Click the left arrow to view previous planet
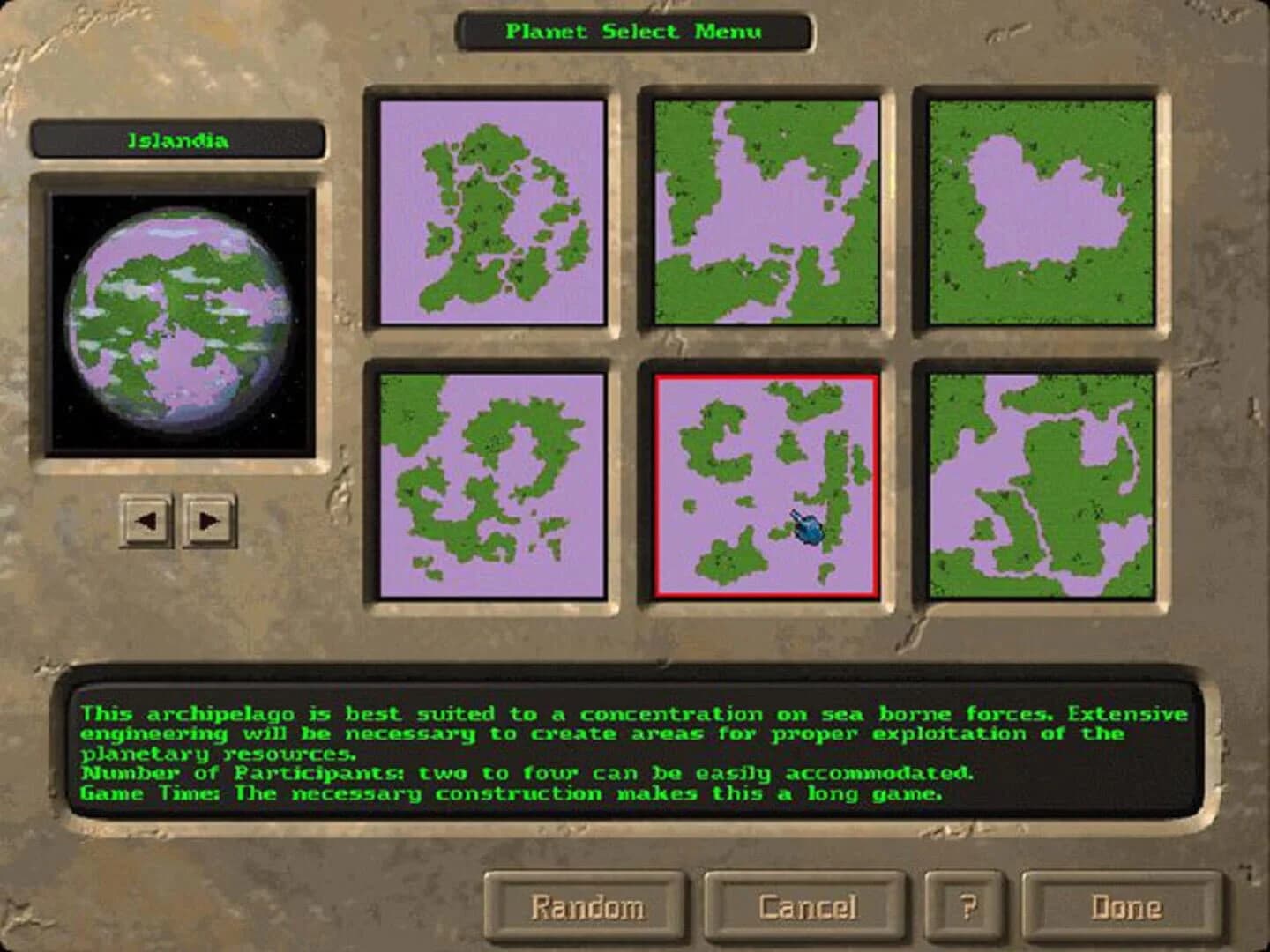 click(x=148, y=520)
